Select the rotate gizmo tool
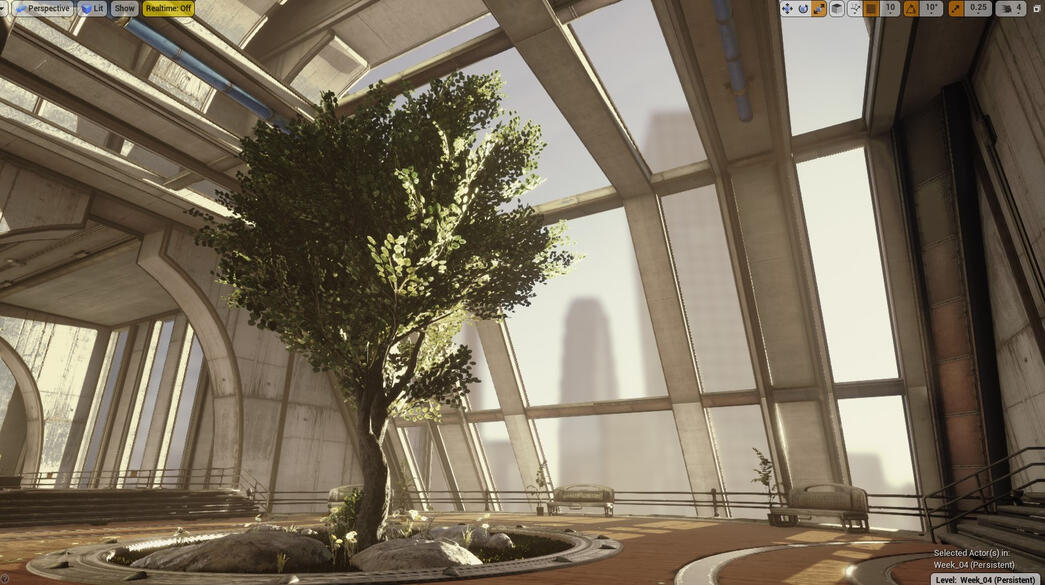The height and width of the screenshot is (585, 1045). click(803, 8)
